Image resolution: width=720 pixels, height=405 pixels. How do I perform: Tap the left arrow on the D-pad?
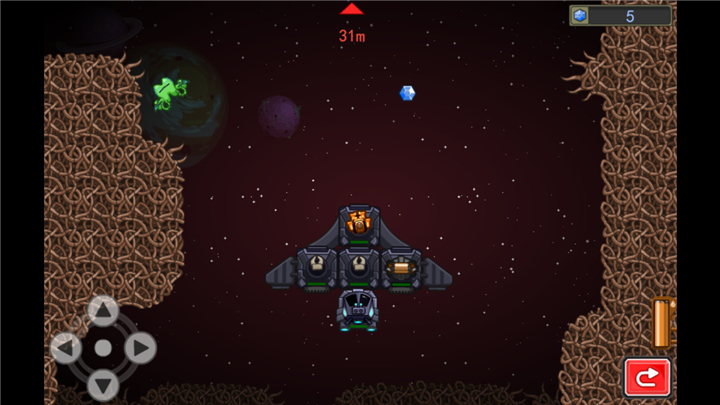point(66,348)
